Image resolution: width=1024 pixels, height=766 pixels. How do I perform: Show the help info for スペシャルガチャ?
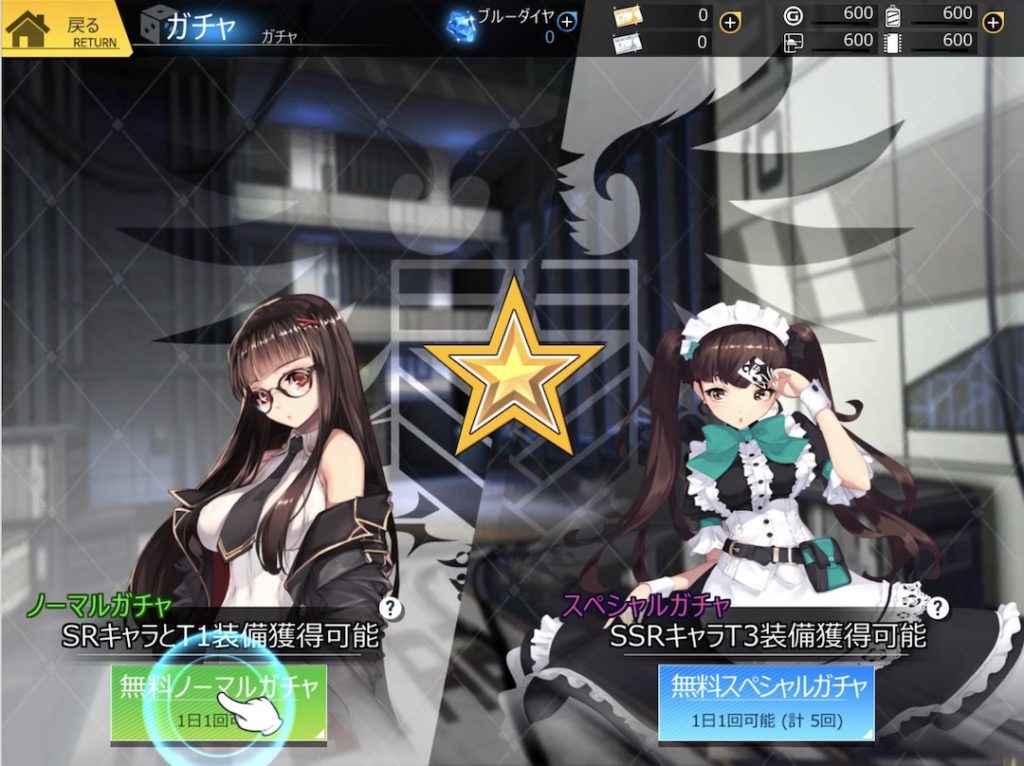937,607
